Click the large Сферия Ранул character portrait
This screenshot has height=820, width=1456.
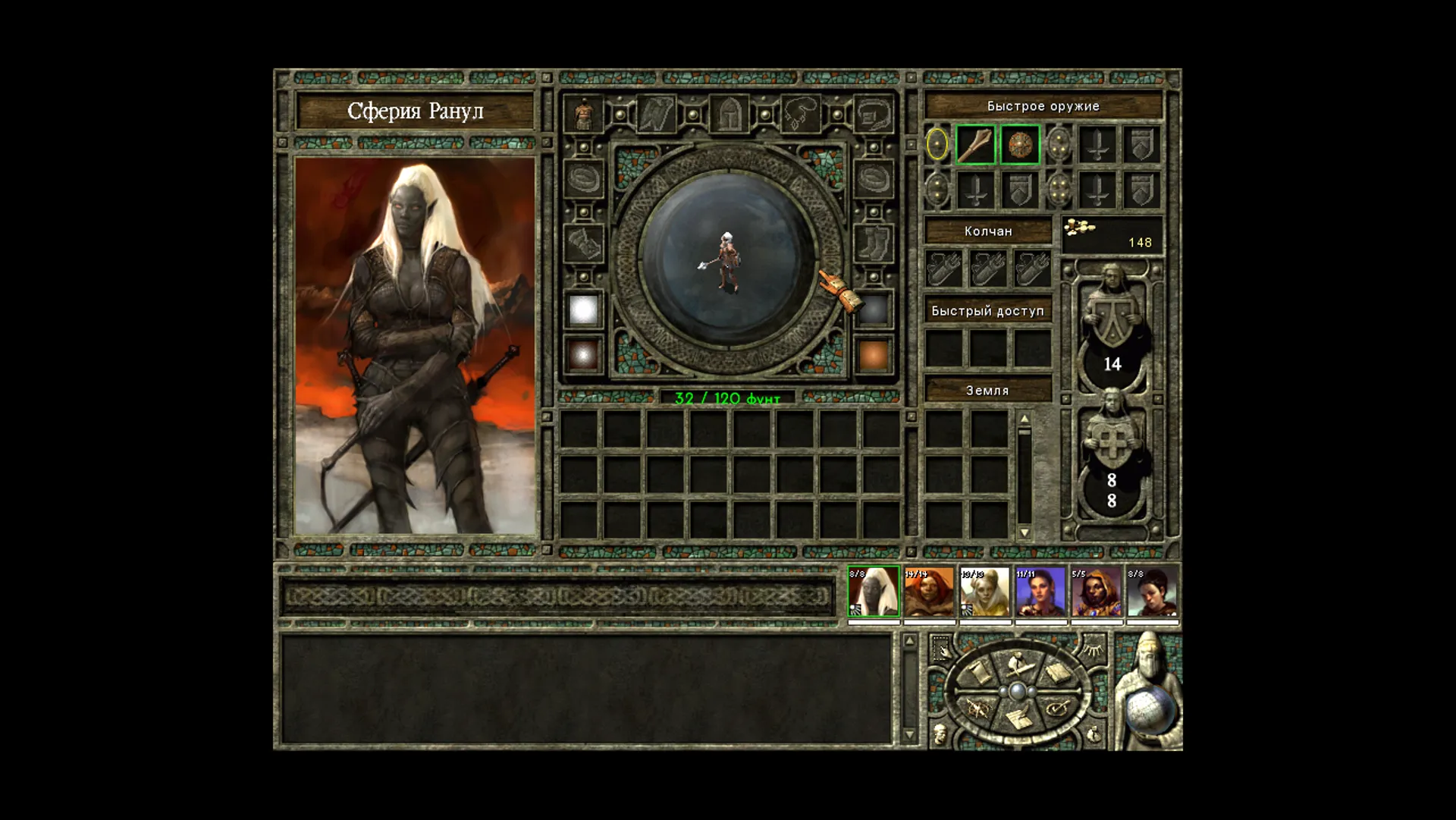pos(414,345)
